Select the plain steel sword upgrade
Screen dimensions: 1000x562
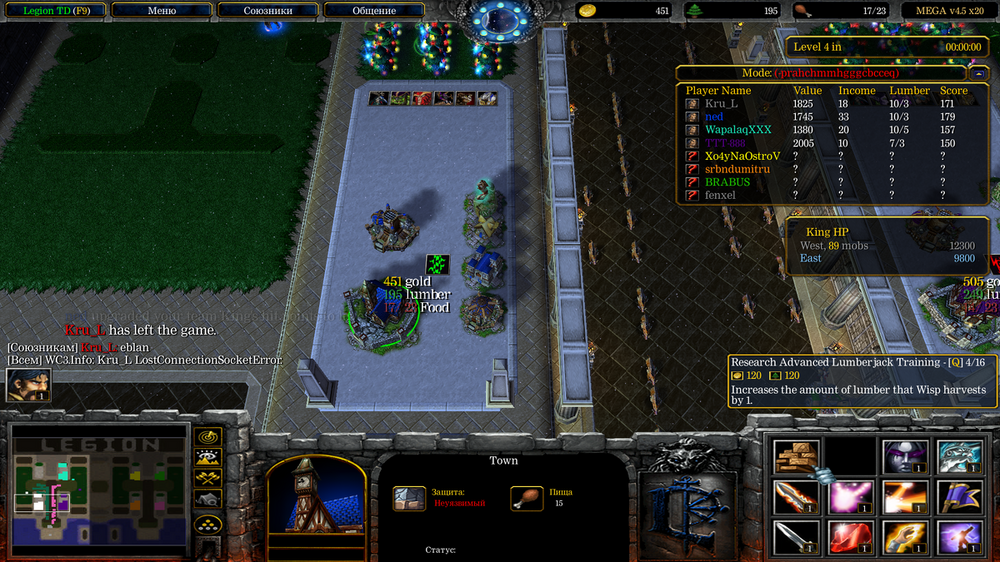(796, 537)
